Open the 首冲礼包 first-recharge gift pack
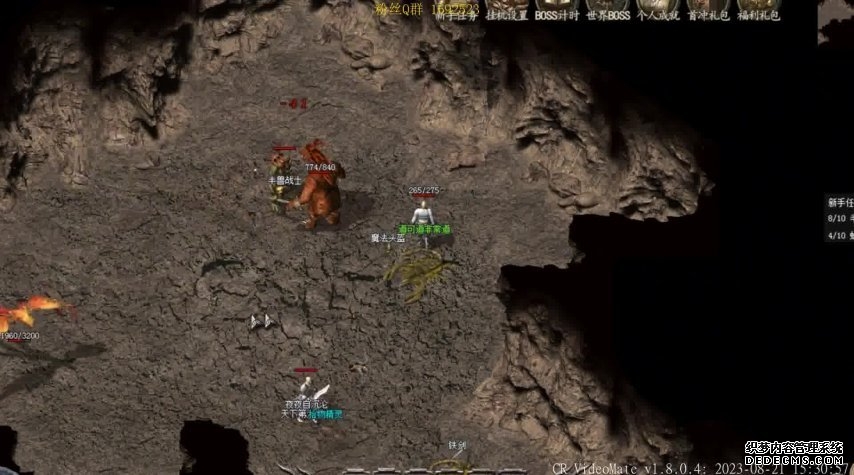The image size is (854, 475). (x=708, y=9)
